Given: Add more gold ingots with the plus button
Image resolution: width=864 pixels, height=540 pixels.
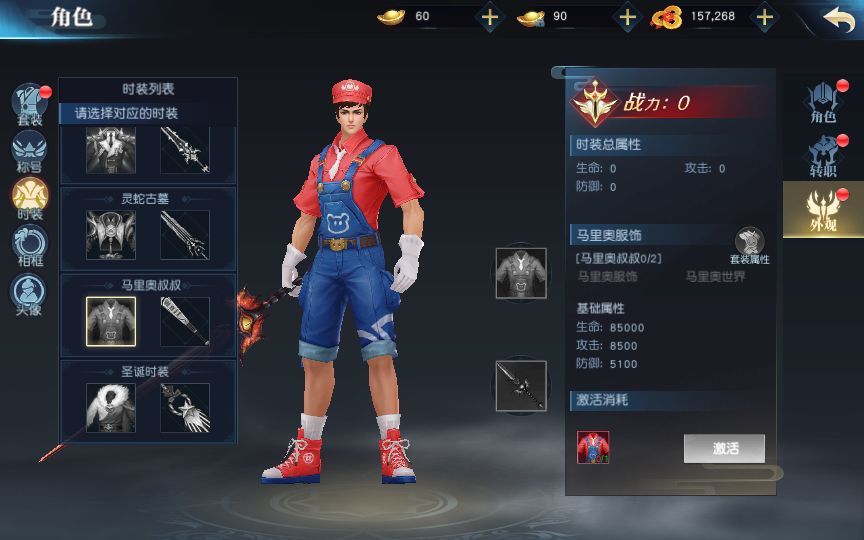Looking at the screenshot, I should click(x=489, y=17).
